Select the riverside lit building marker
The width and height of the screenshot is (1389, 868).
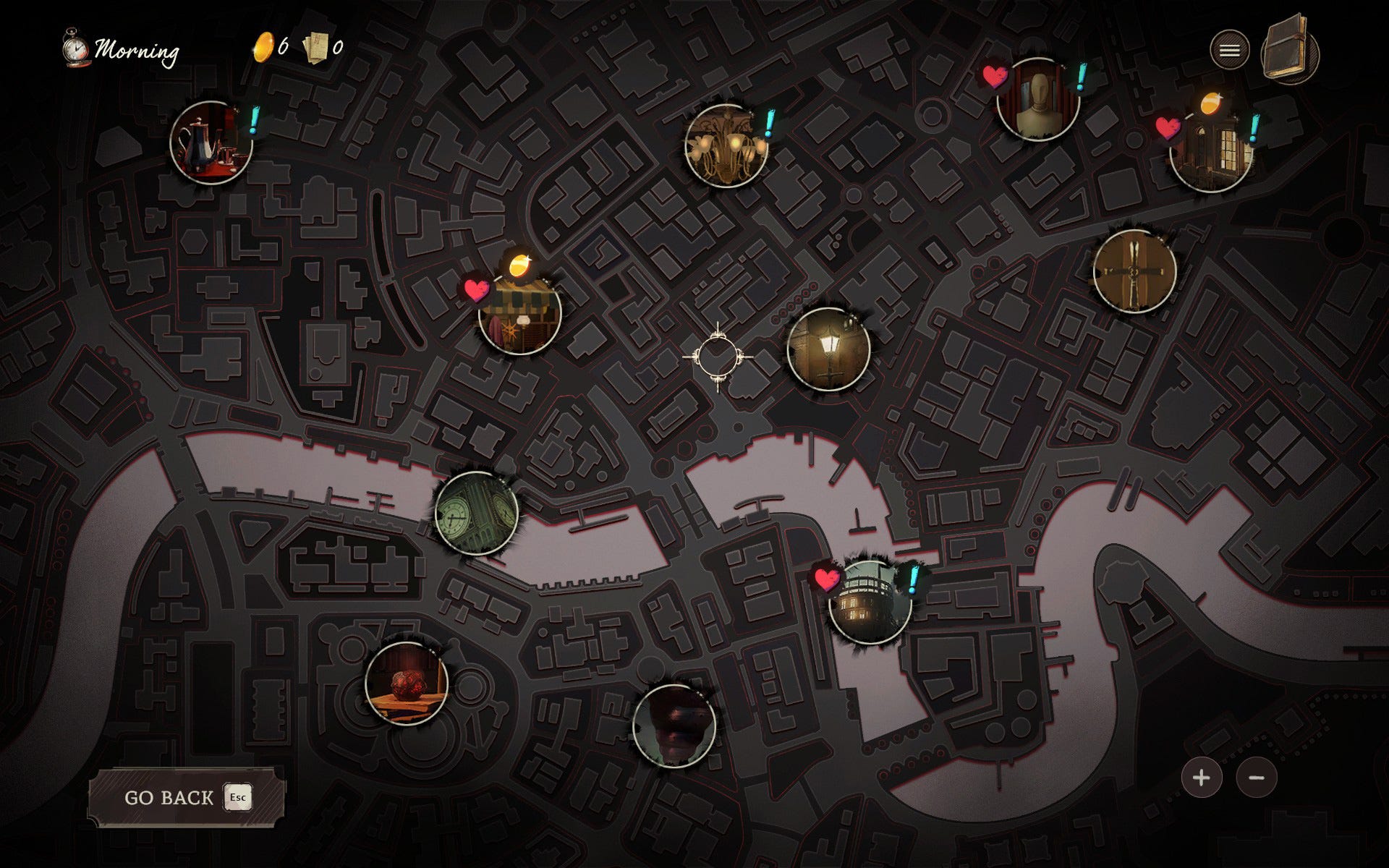click(x=870, y=602)
